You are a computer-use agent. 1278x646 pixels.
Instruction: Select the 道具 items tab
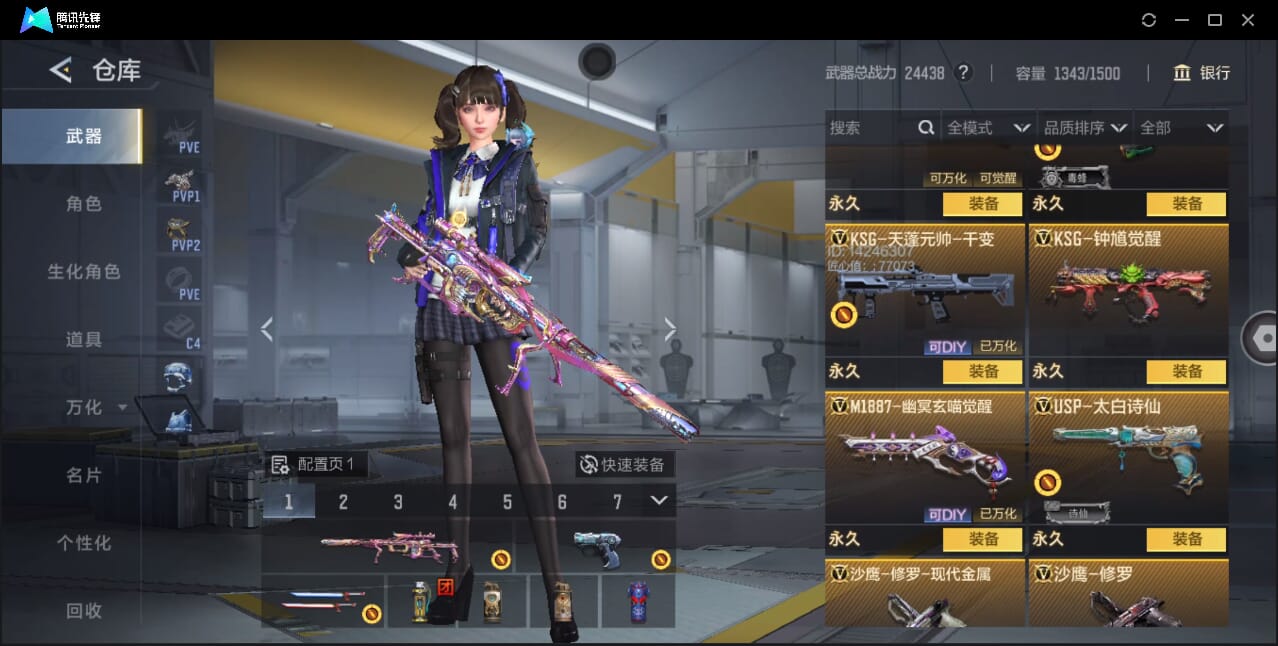pyautogui.click(x=84, y=340)
